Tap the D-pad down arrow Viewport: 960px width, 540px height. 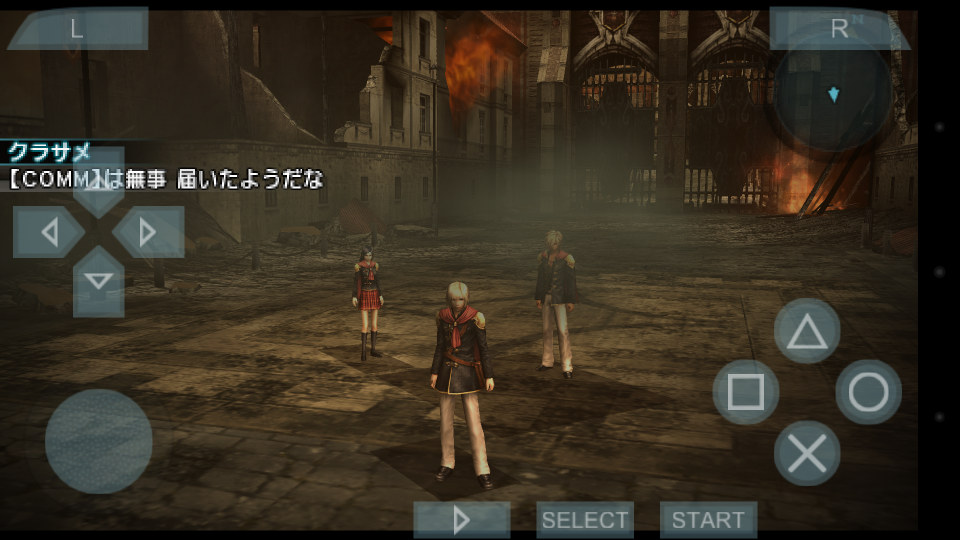pyautogui.click(x=98, y=281)
